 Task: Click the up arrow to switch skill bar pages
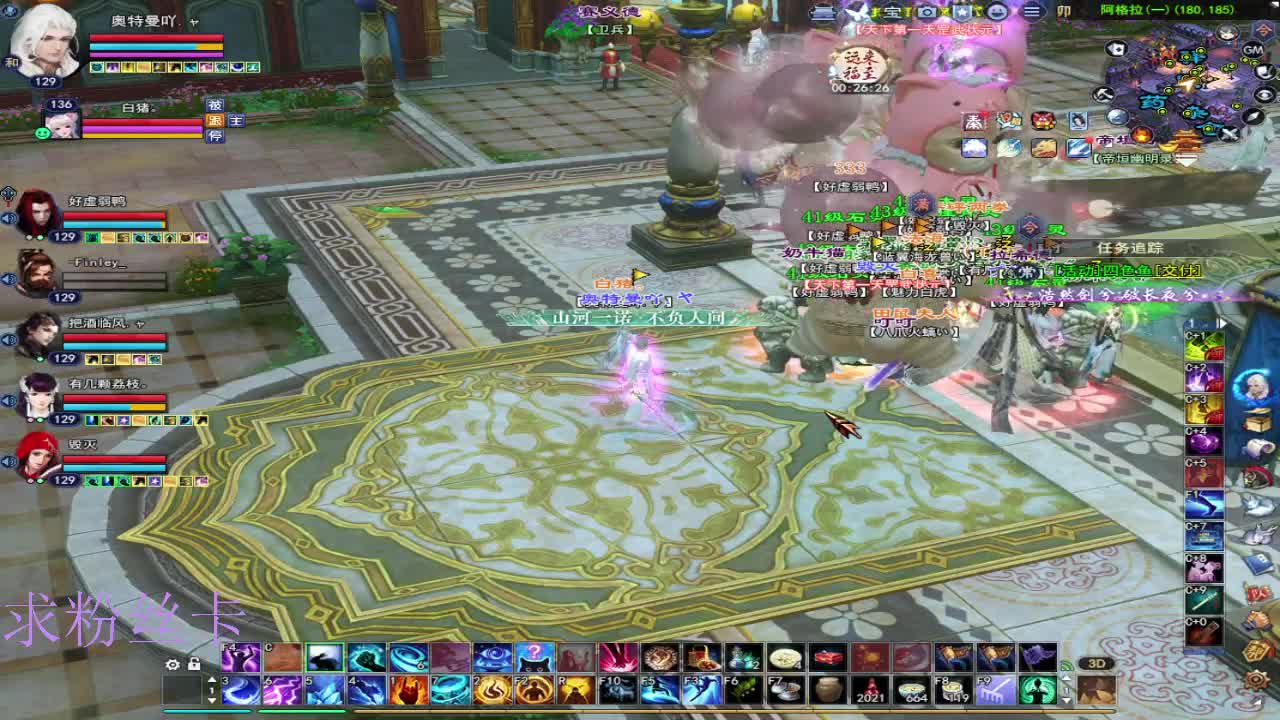[x=212, y=678]
